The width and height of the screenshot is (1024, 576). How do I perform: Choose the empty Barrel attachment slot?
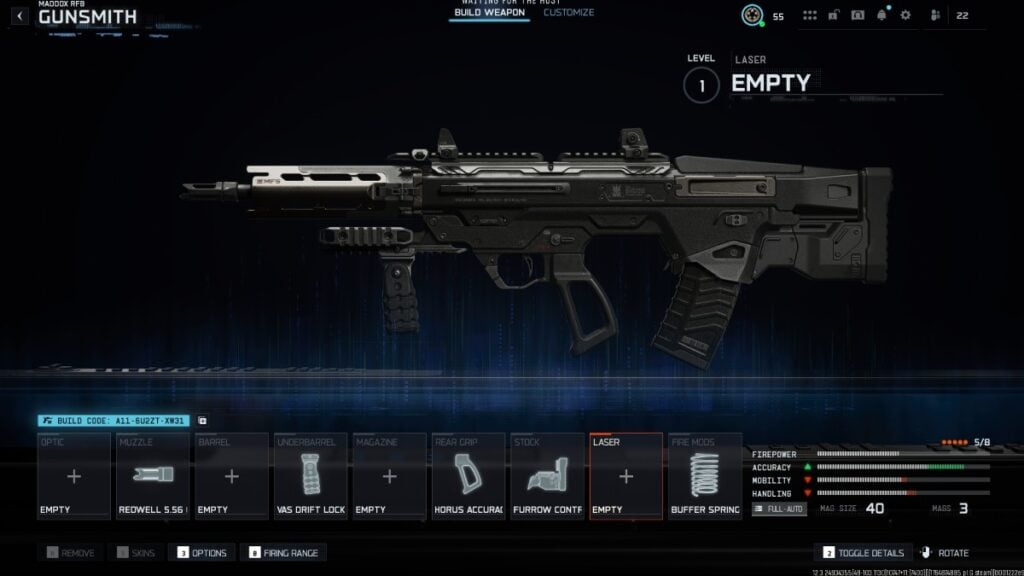[231, 476]
